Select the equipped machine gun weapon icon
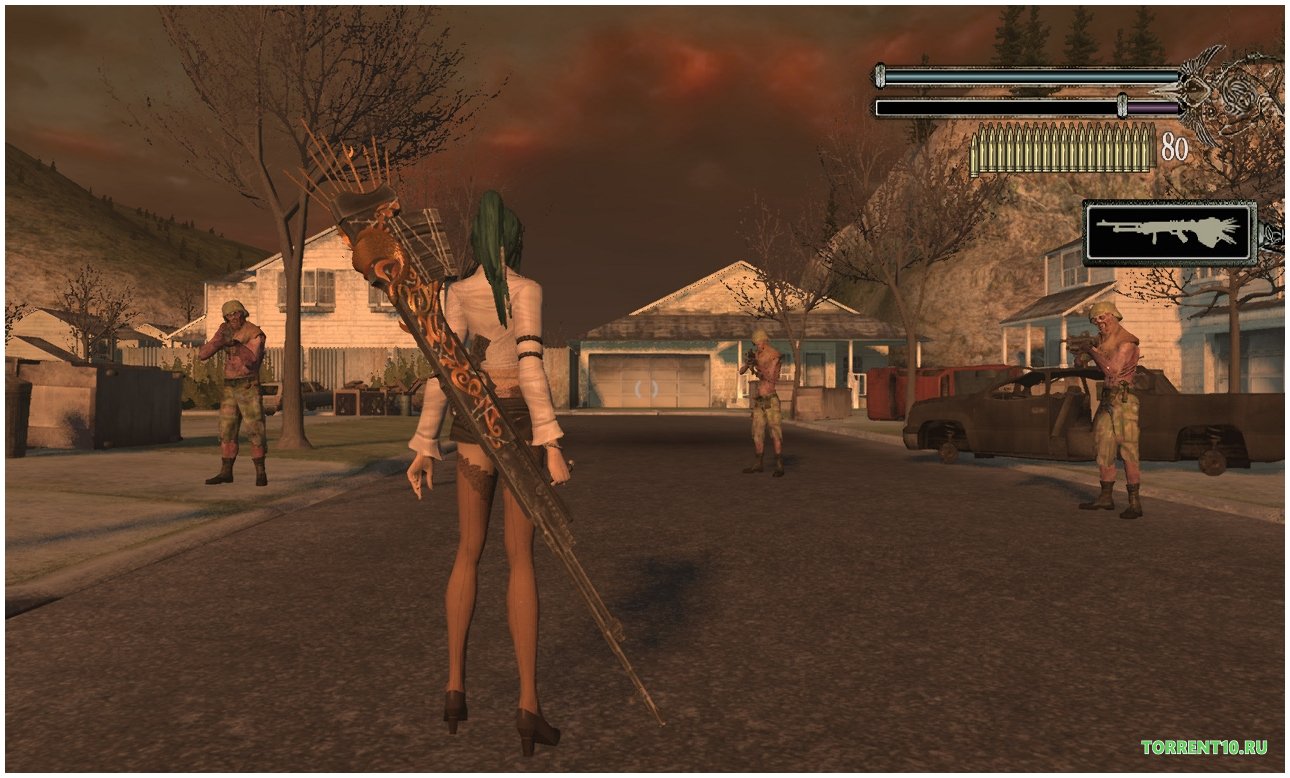1290x778 pixels. [x=1169, y=232]
